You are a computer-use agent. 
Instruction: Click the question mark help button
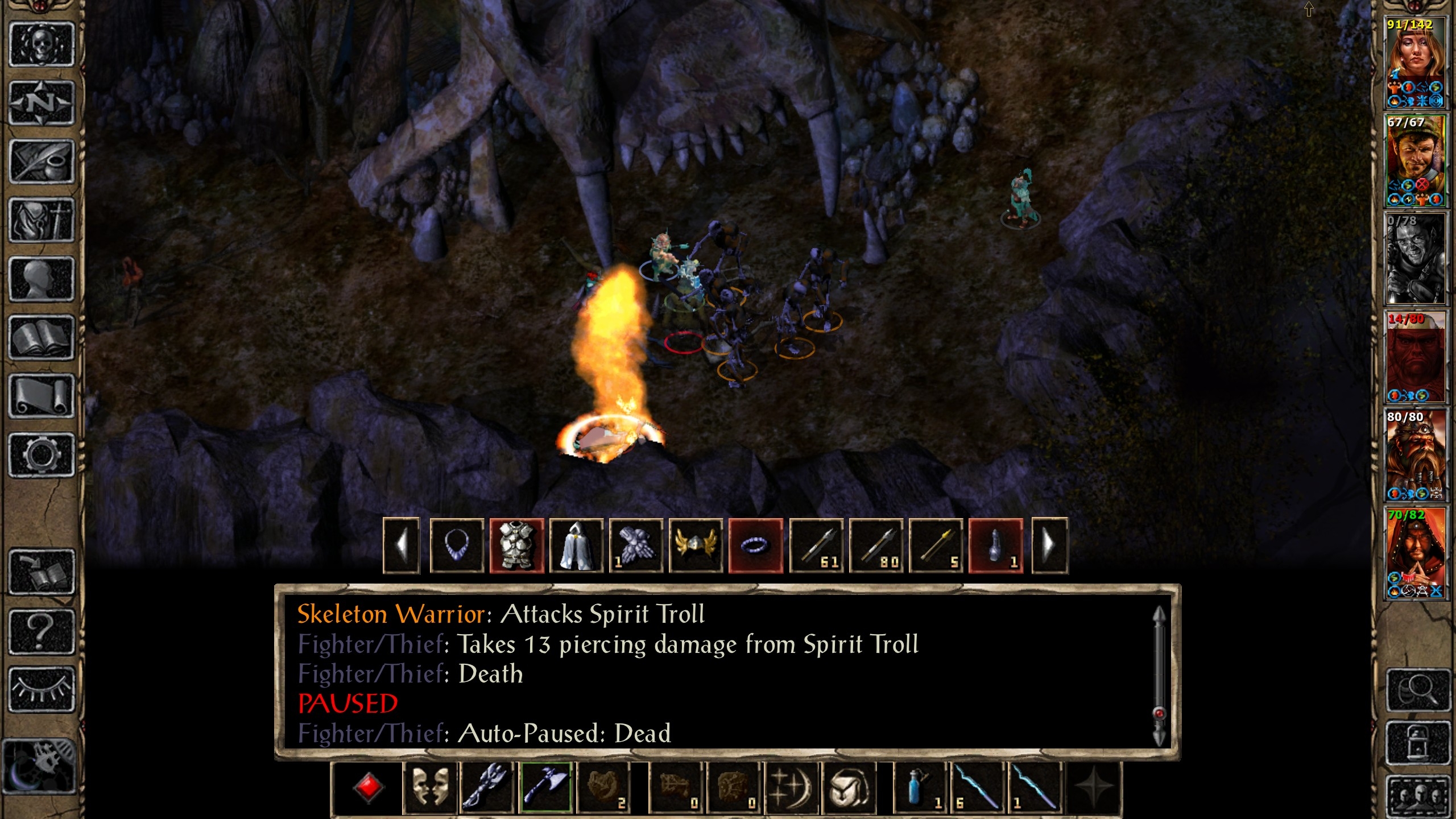(42, 631)
